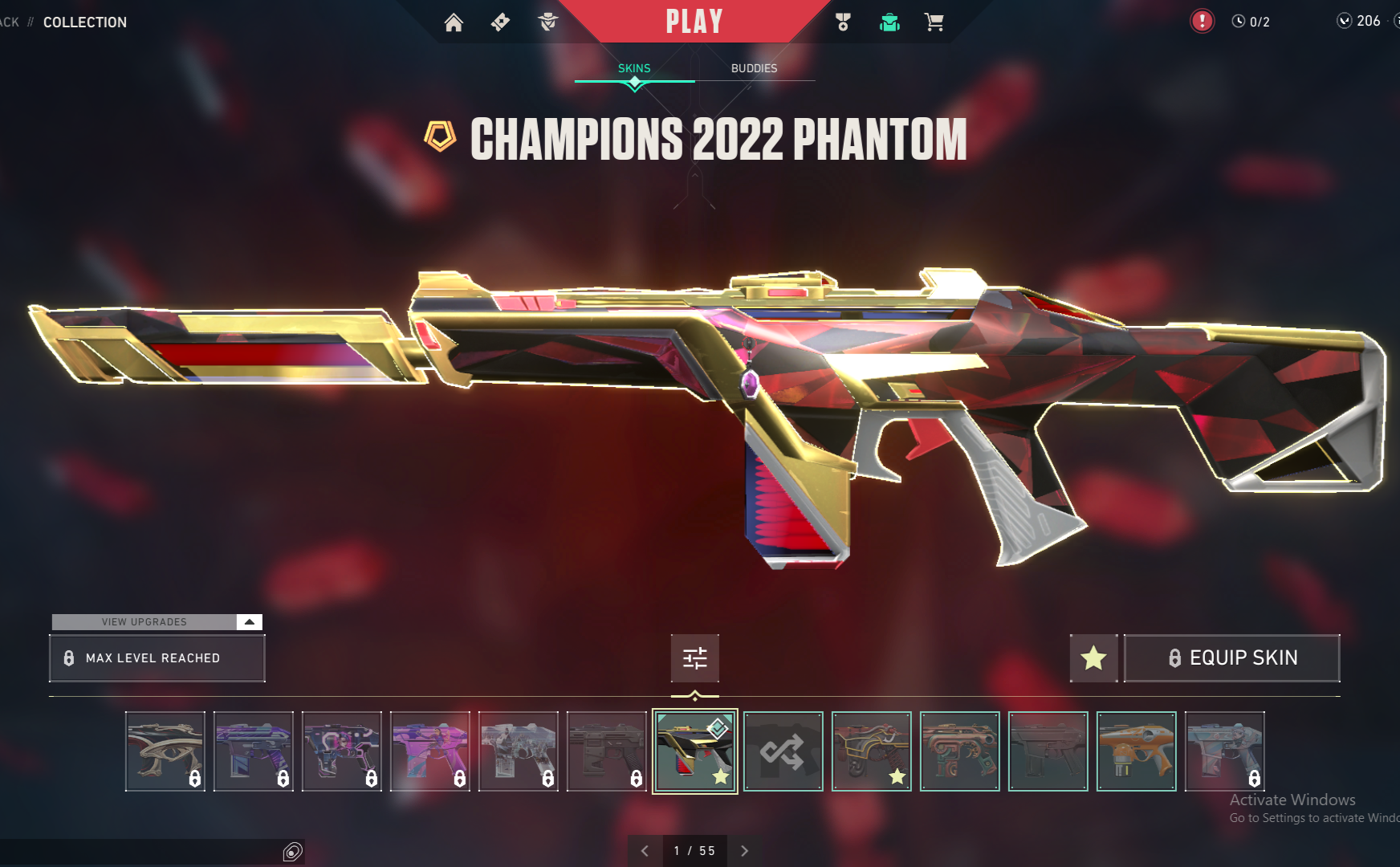
Task: Toggle the star on the gold skin thumbnail
Action: pos(897,776)
